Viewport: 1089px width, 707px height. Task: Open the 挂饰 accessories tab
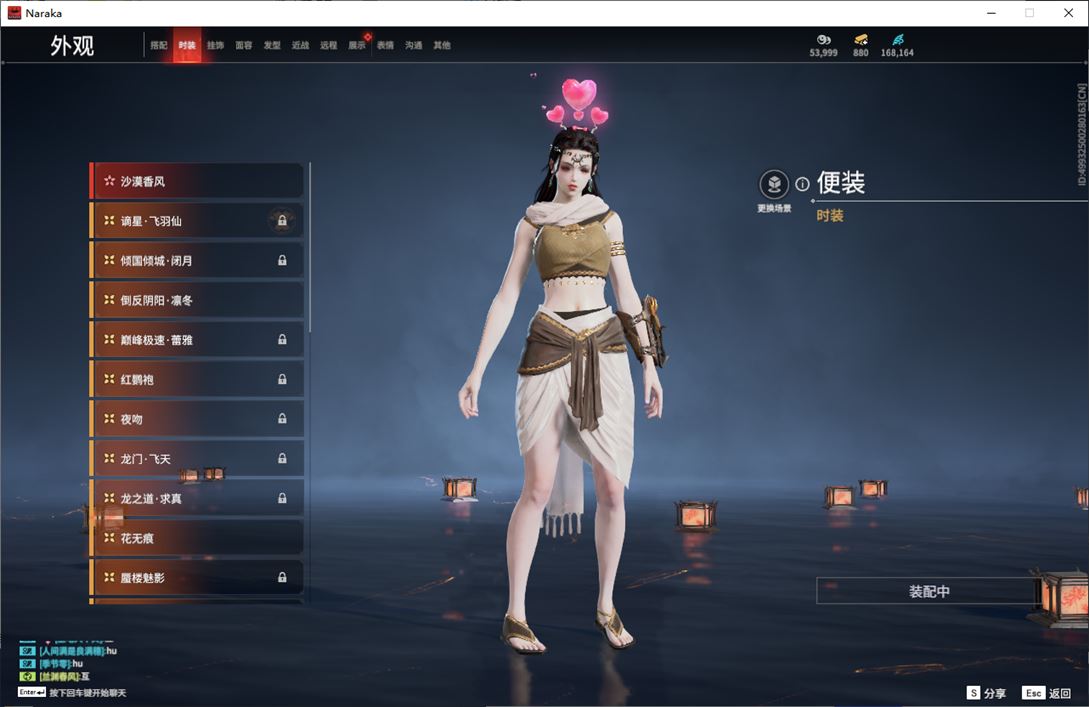point(215,46)
